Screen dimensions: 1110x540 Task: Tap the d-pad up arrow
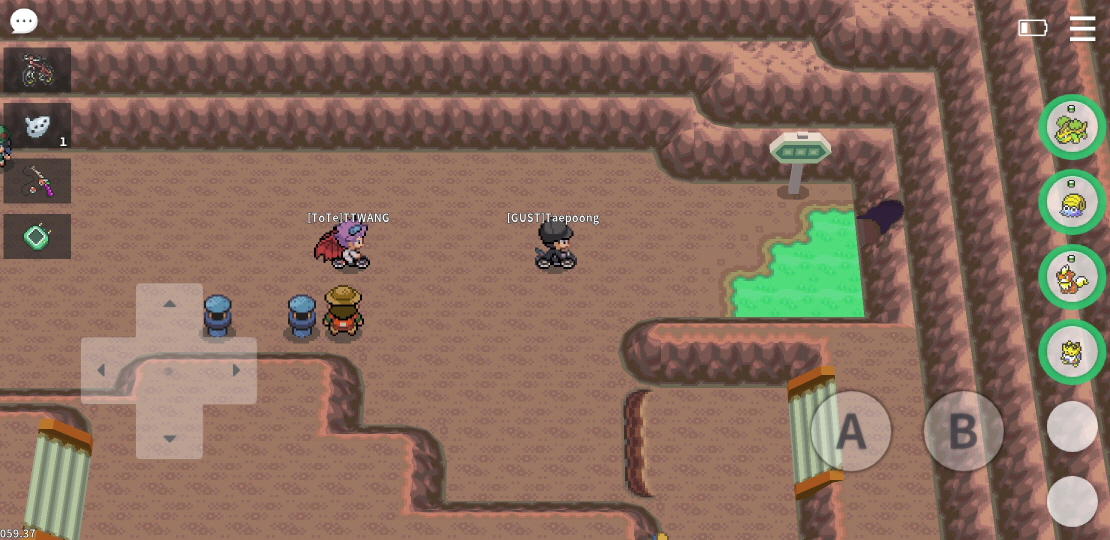coord(169,304)
